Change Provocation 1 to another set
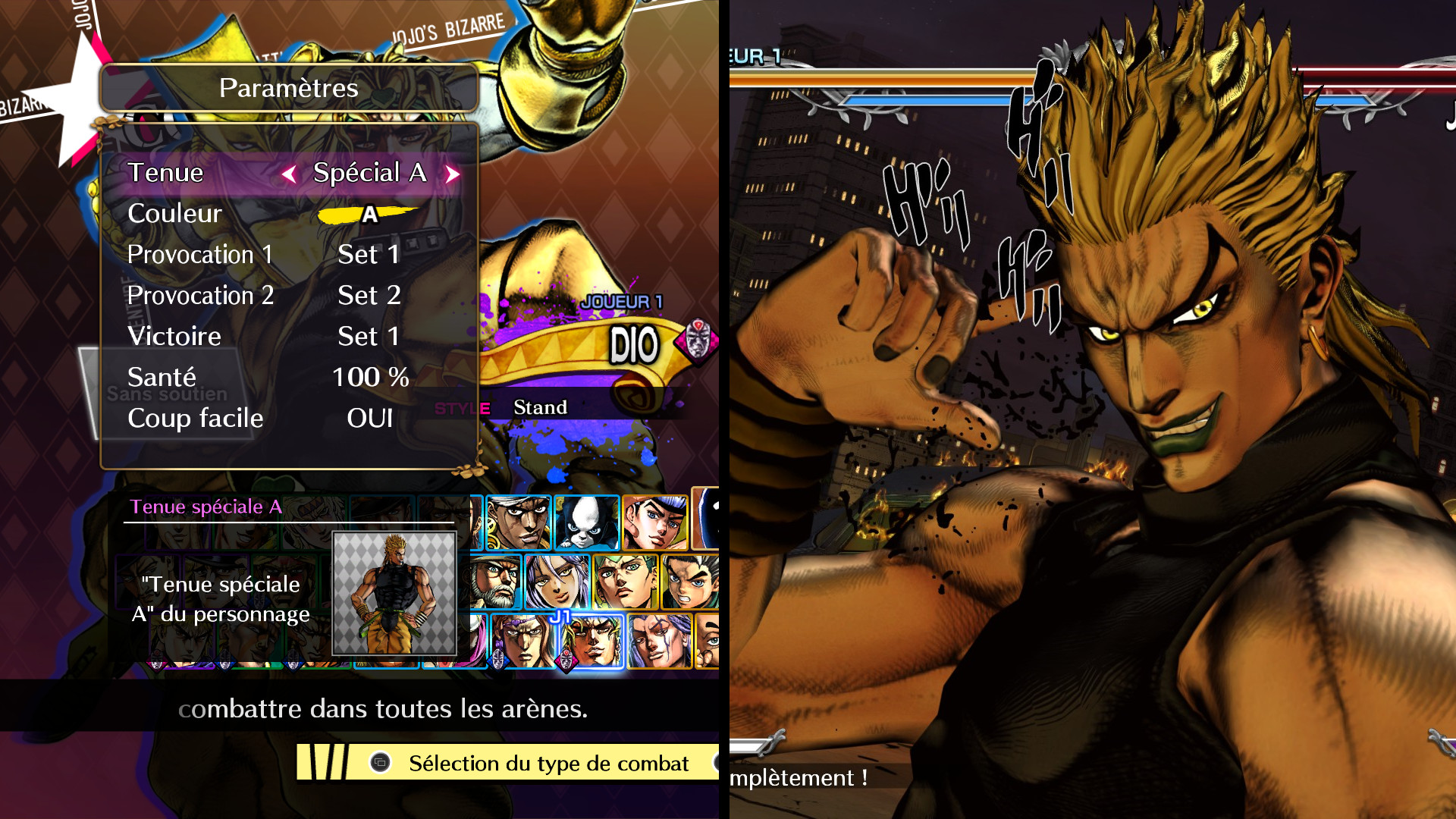 [369, 254]
